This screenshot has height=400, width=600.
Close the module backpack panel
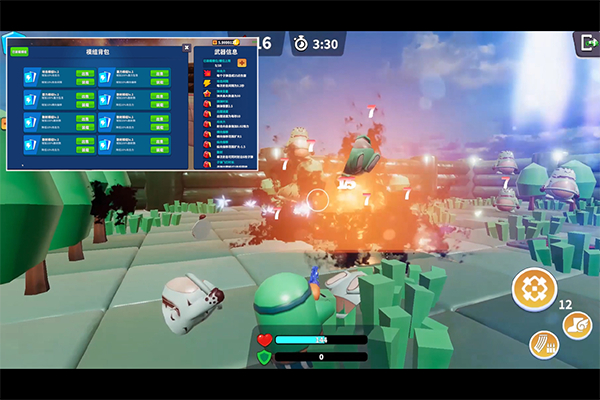[x=186, y=47]
